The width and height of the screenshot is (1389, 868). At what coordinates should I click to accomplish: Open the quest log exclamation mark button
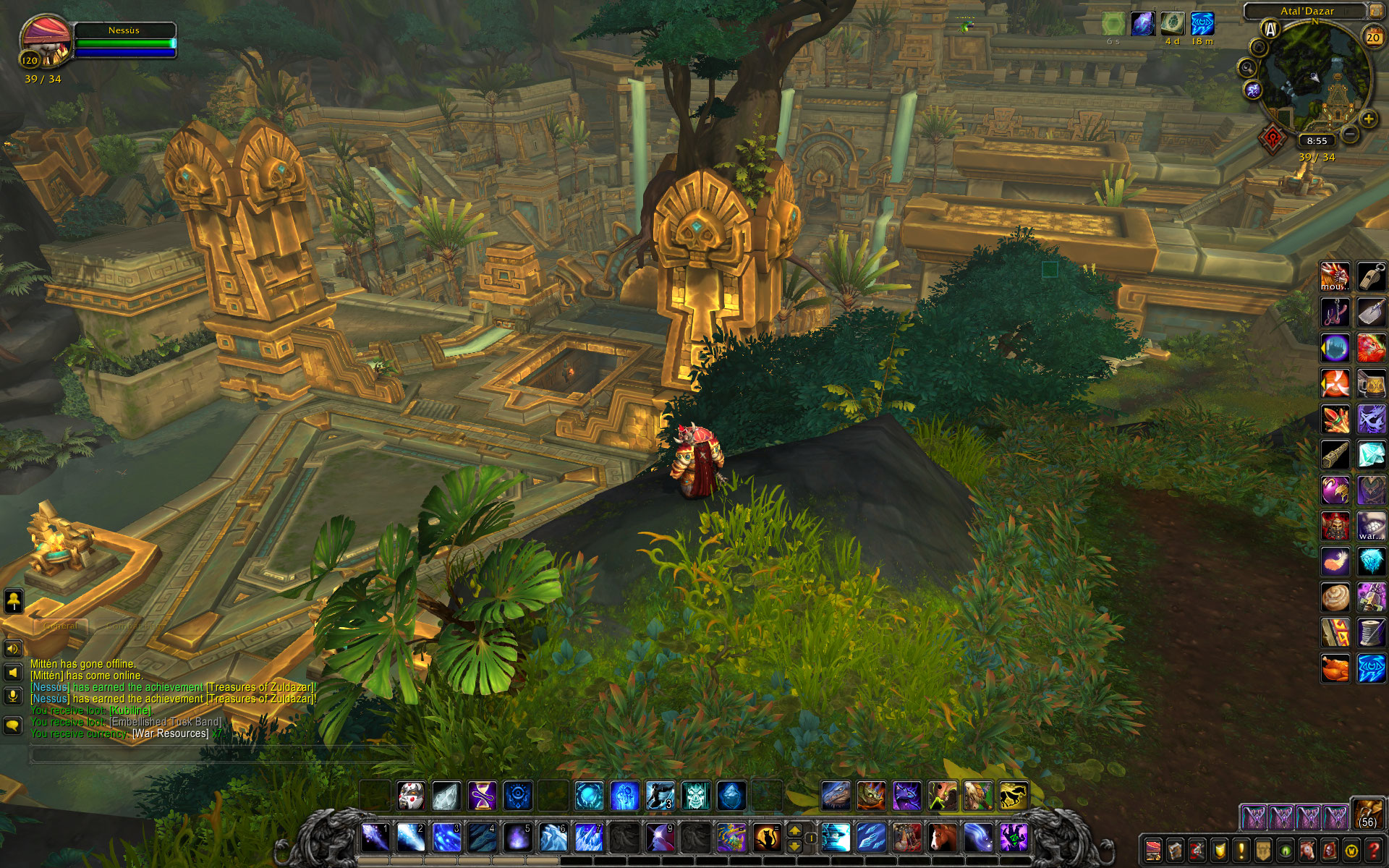click(x=1241, y=849)
